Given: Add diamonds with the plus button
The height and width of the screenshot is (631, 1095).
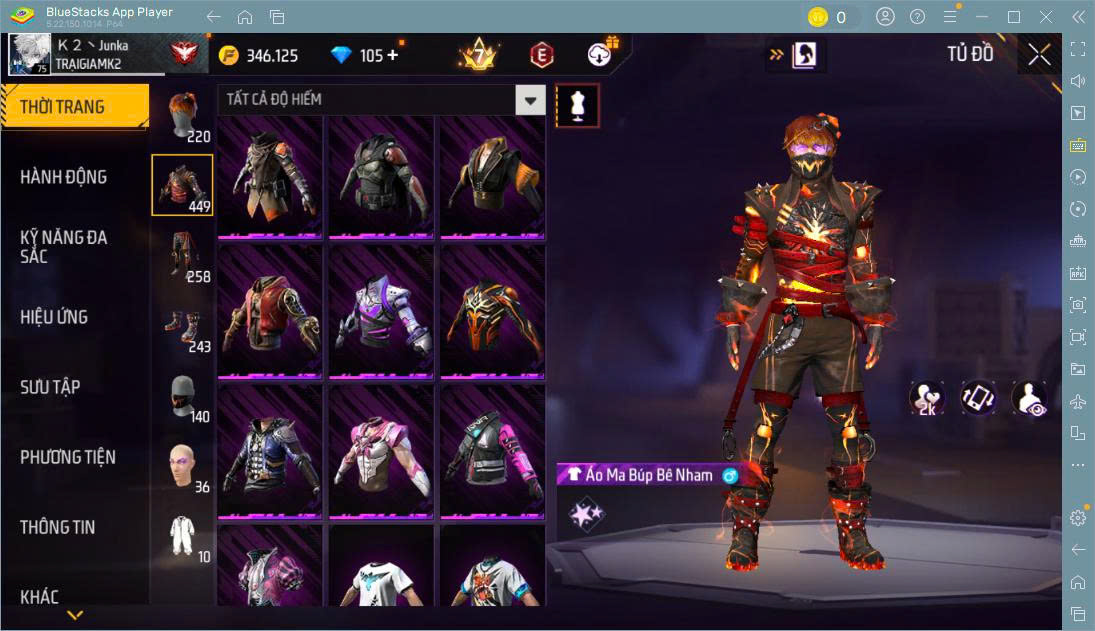Looking at the screenshot, I should coord(392,55).
